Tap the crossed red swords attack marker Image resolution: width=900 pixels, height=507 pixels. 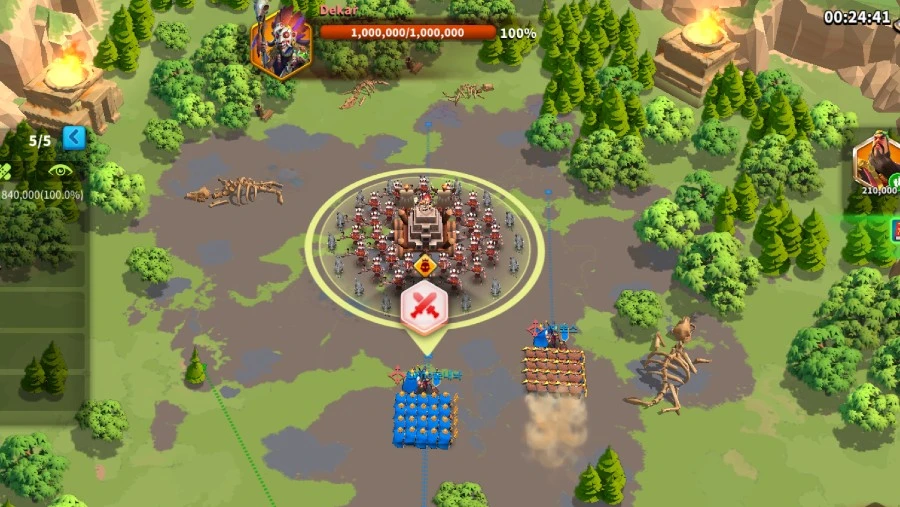tap(423, 309)
